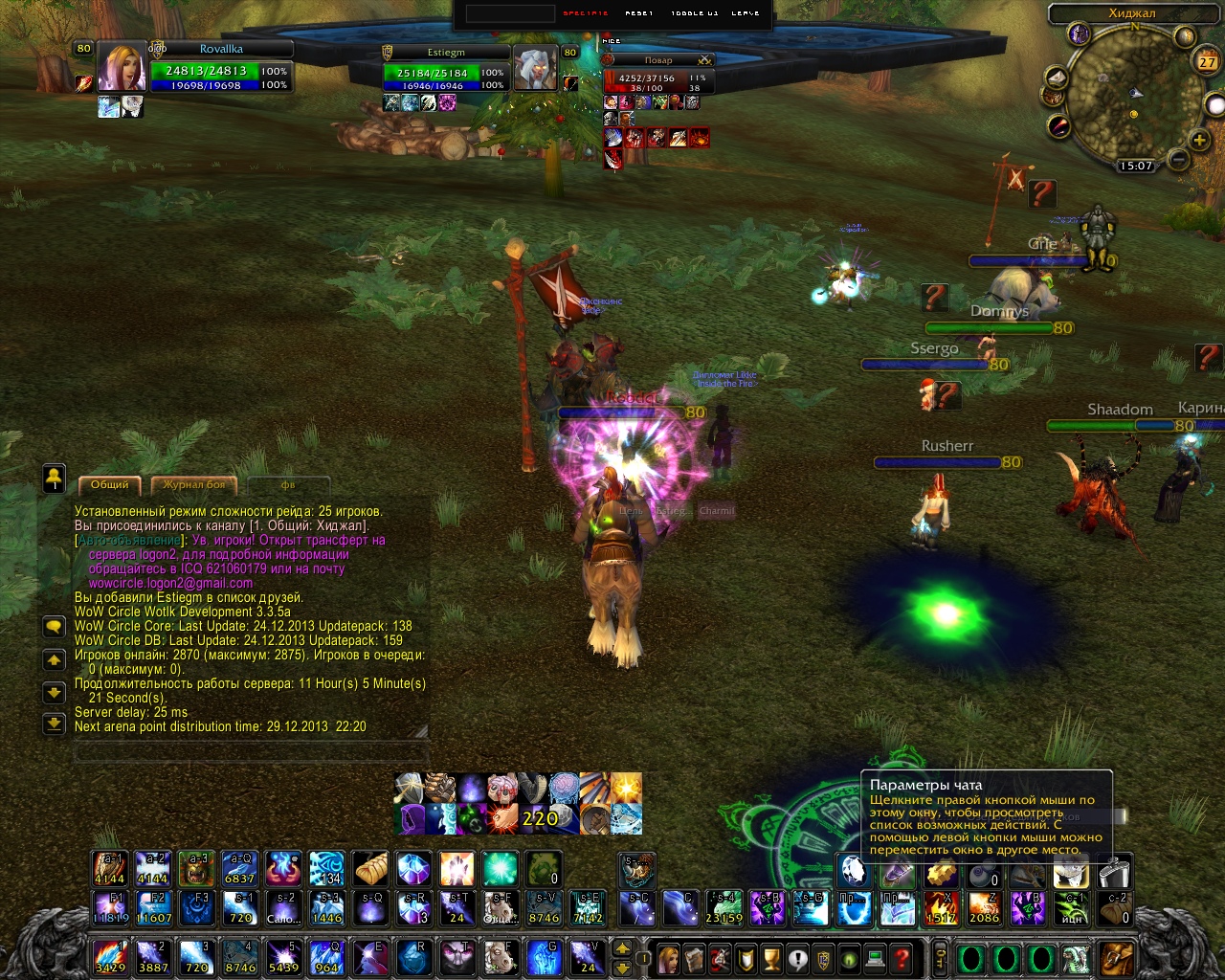The height and width of the screenshot is (980, 1225).
Task: Click the mail envelope icon by the minimap
Action: 1056,77
